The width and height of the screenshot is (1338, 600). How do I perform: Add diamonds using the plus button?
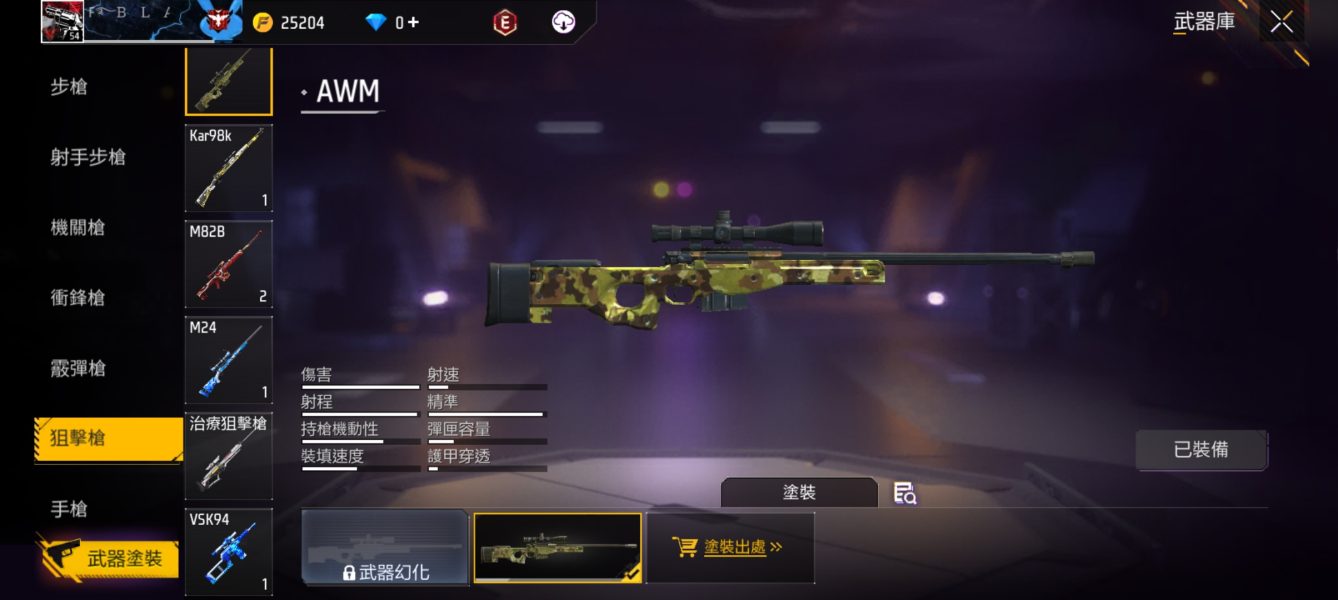(412, 22)
